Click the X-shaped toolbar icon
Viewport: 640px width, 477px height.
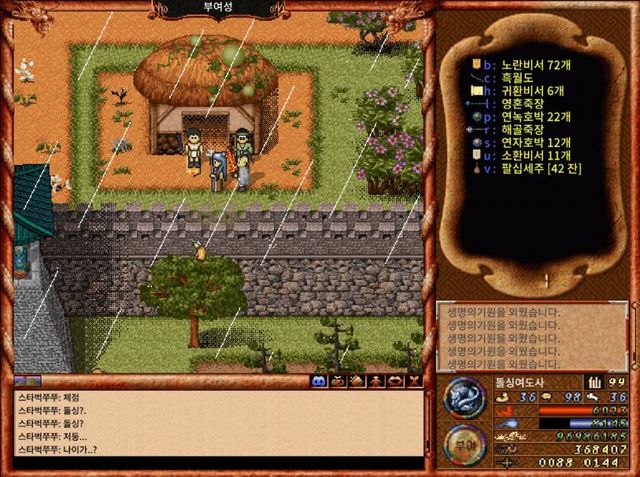(413, 381)
